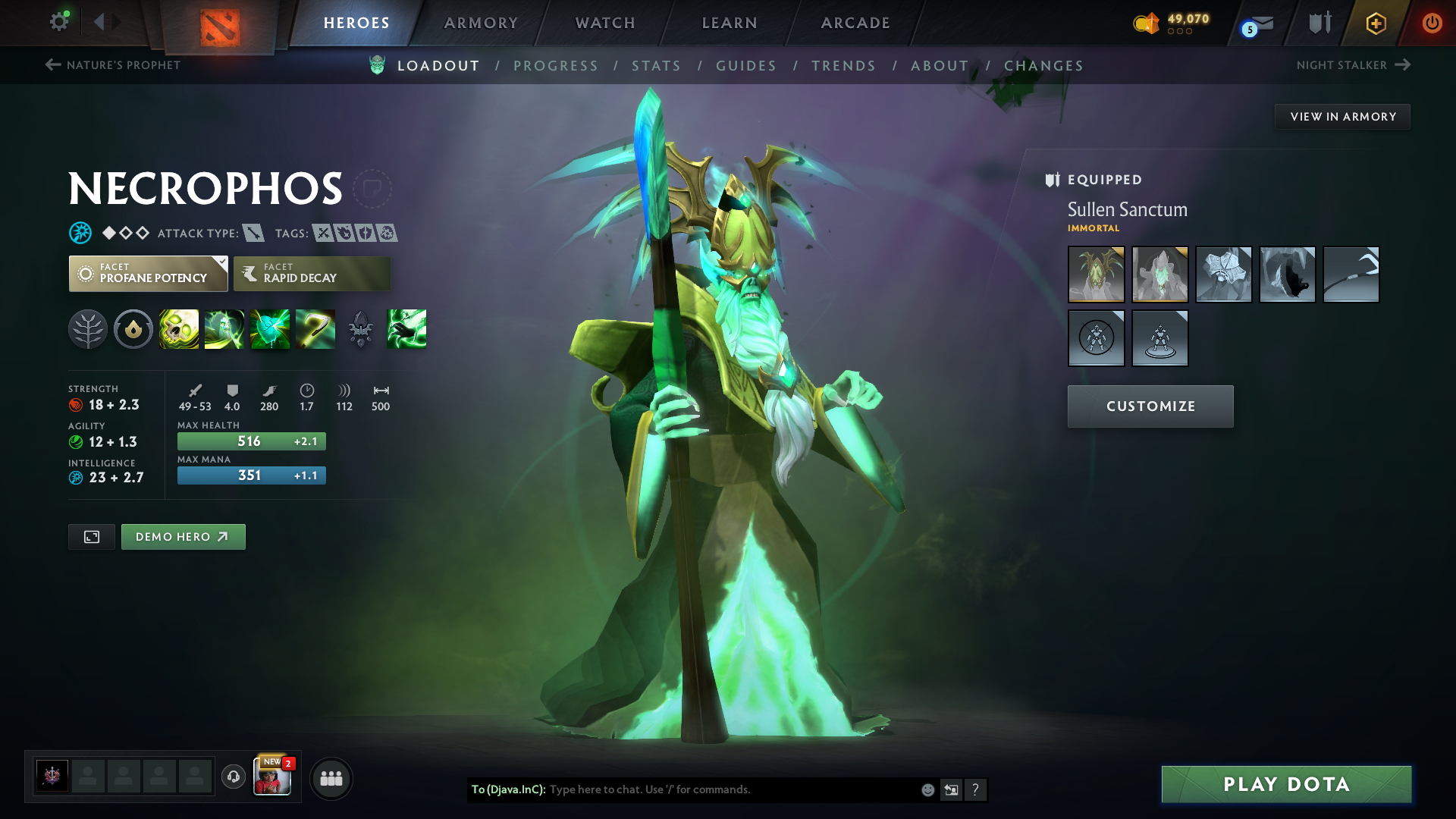Viewport: 1456px width, 819px height.
Task: Open the hero Guides page
Action: coord(746,66)
